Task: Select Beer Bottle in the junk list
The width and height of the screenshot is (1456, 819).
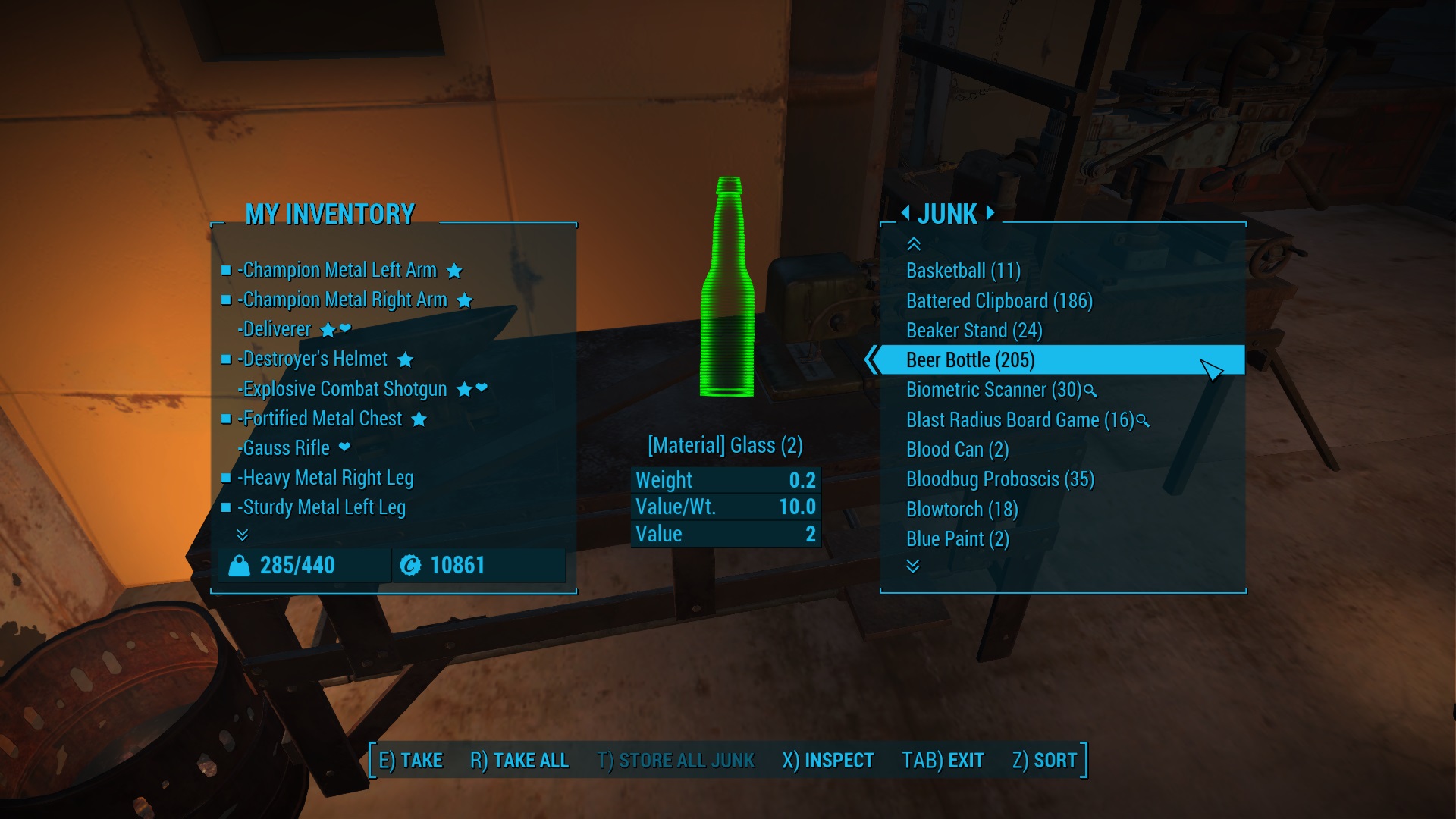Action: click(970, 360)
